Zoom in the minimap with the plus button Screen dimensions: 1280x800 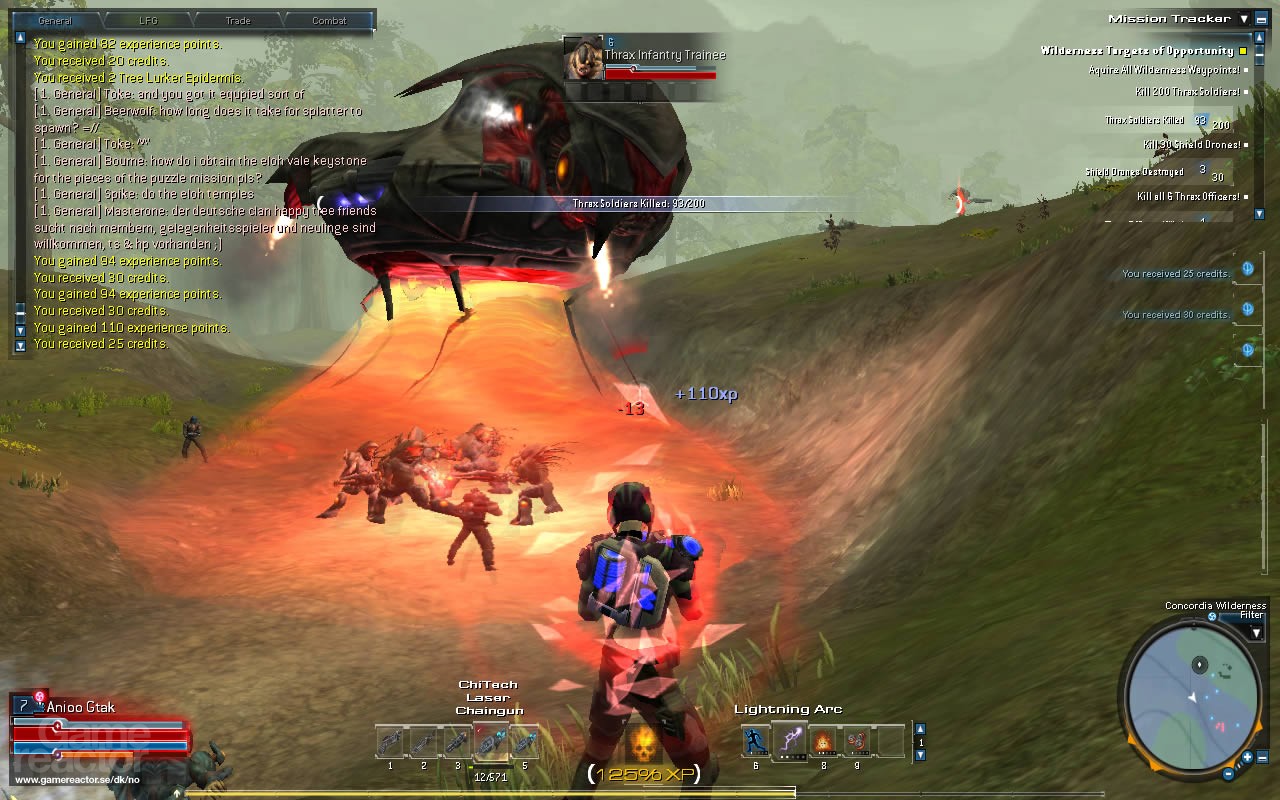[x=1247, y=757]
